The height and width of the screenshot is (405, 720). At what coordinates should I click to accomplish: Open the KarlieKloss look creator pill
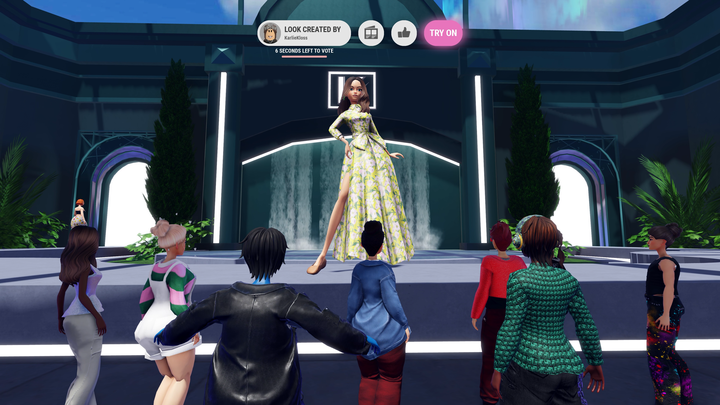pos(304,33)
